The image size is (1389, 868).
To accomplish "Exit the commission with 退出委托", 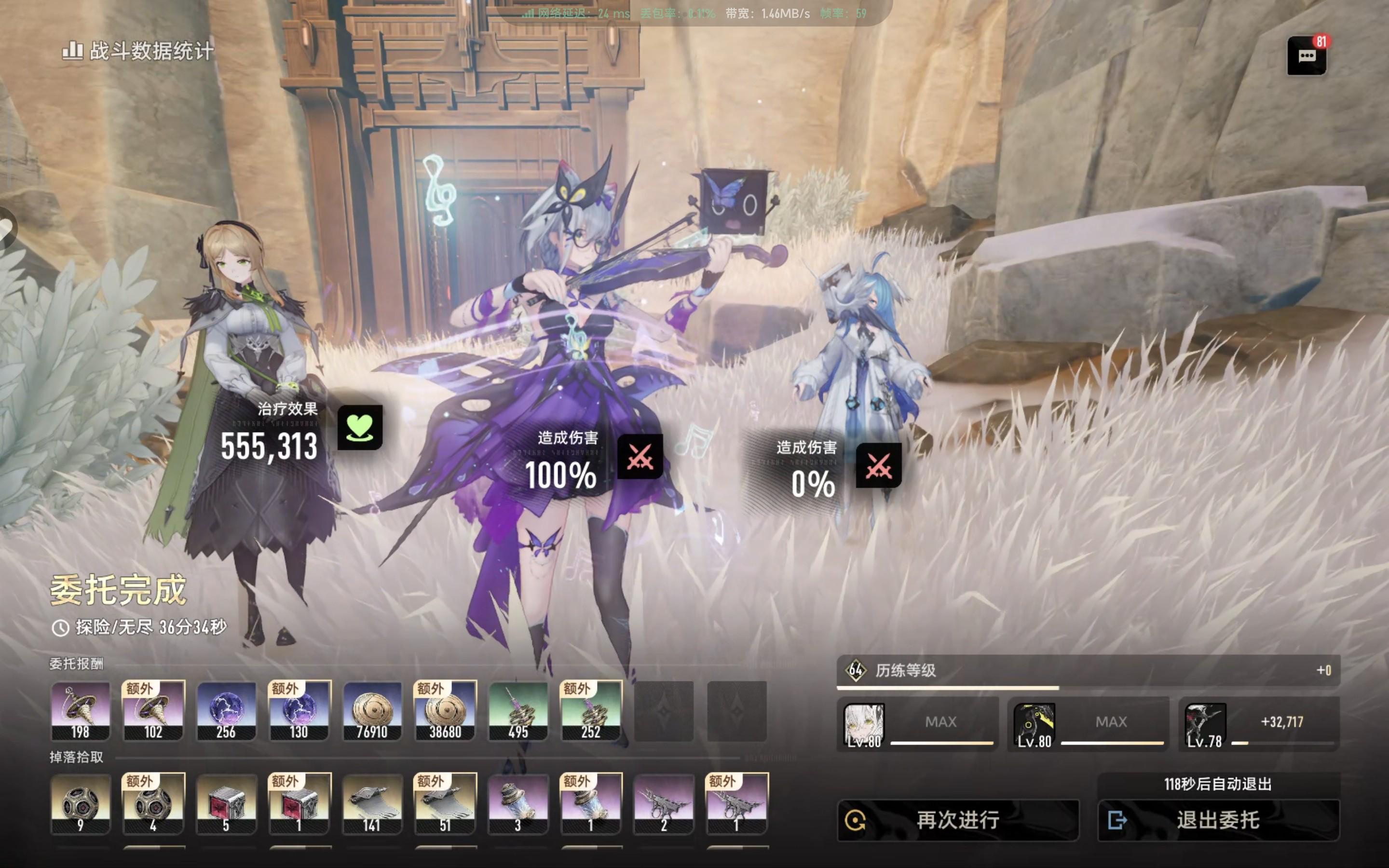I will 1218,820.
